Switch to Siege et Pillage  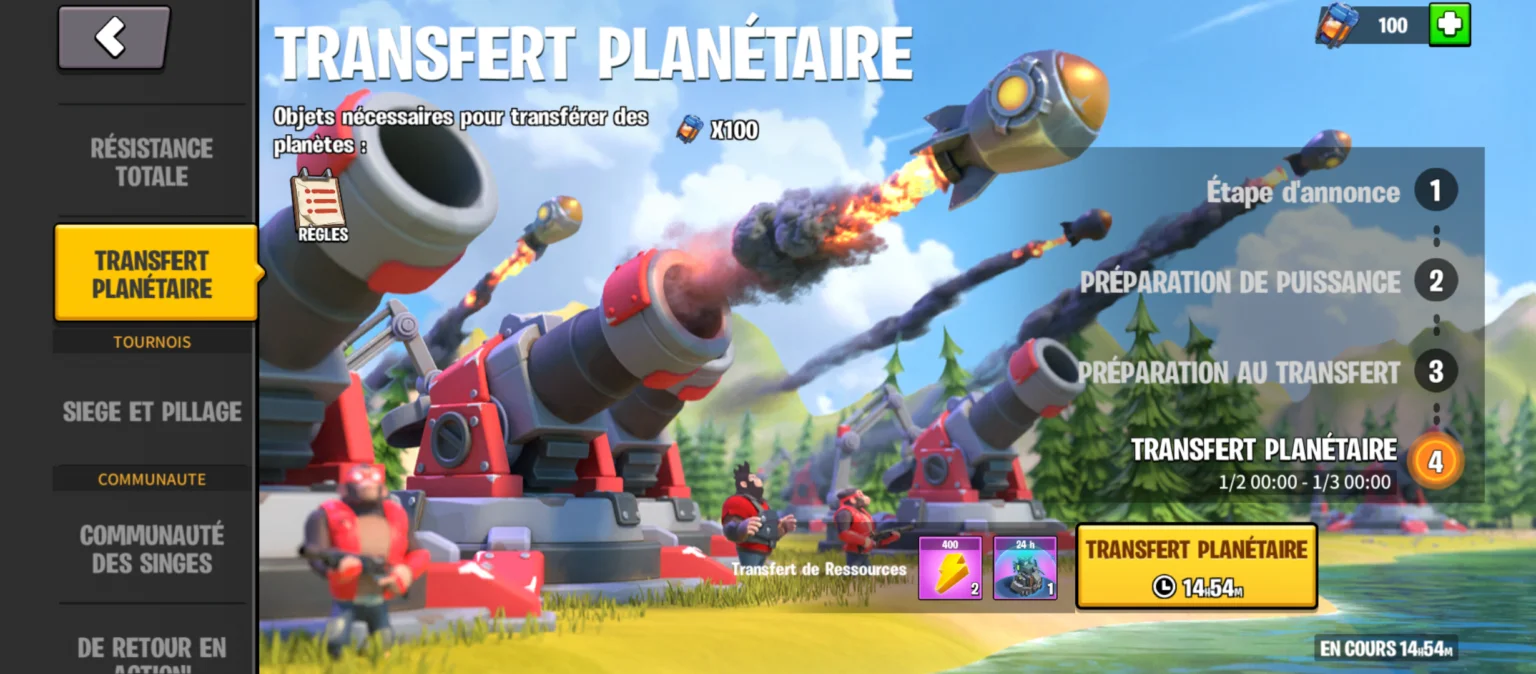point(152,411)
